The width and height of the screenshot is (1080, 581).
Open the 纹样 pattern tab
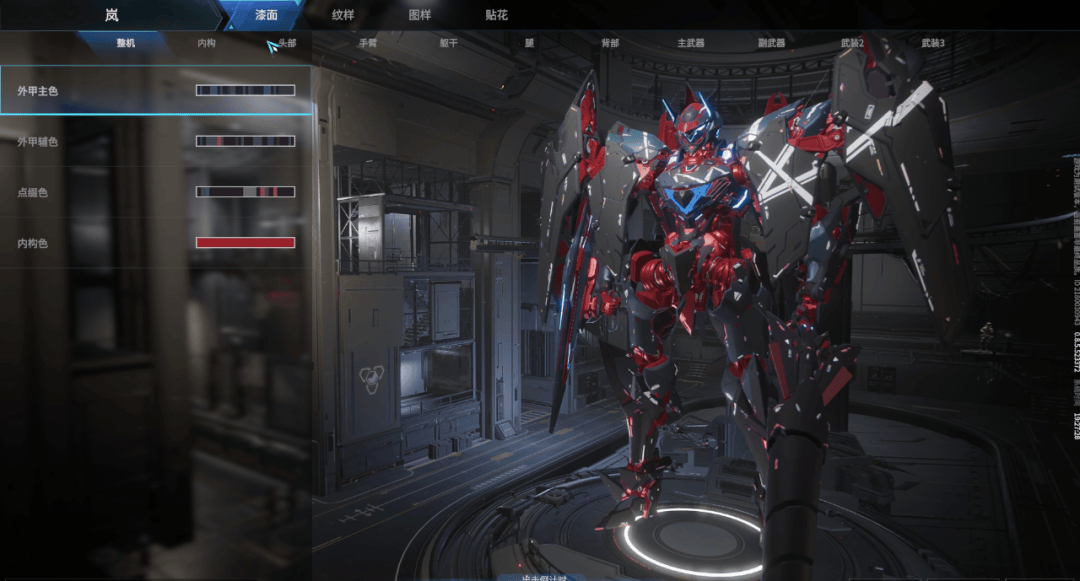click(x=343, y=15)
